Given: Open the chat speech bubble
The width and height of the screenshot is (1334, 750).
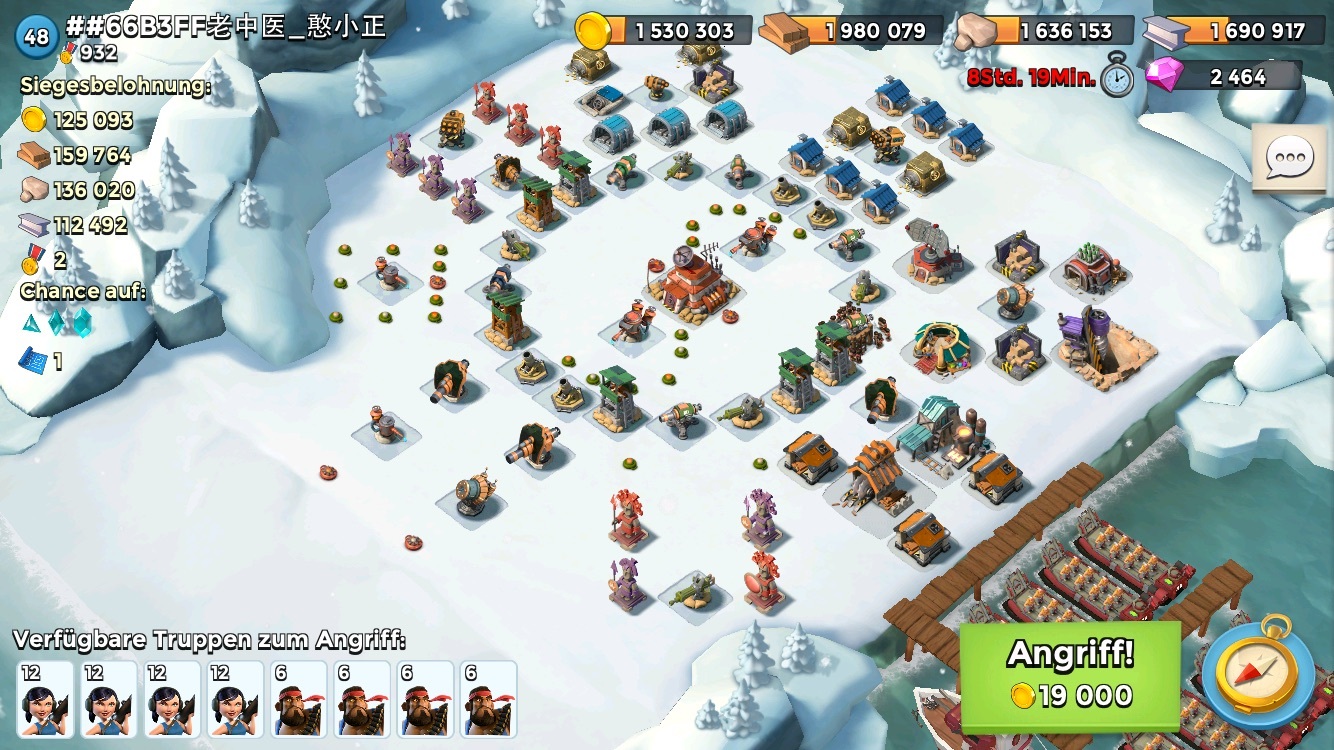Looking at the screenshot, I should [x=1288, y=158].
